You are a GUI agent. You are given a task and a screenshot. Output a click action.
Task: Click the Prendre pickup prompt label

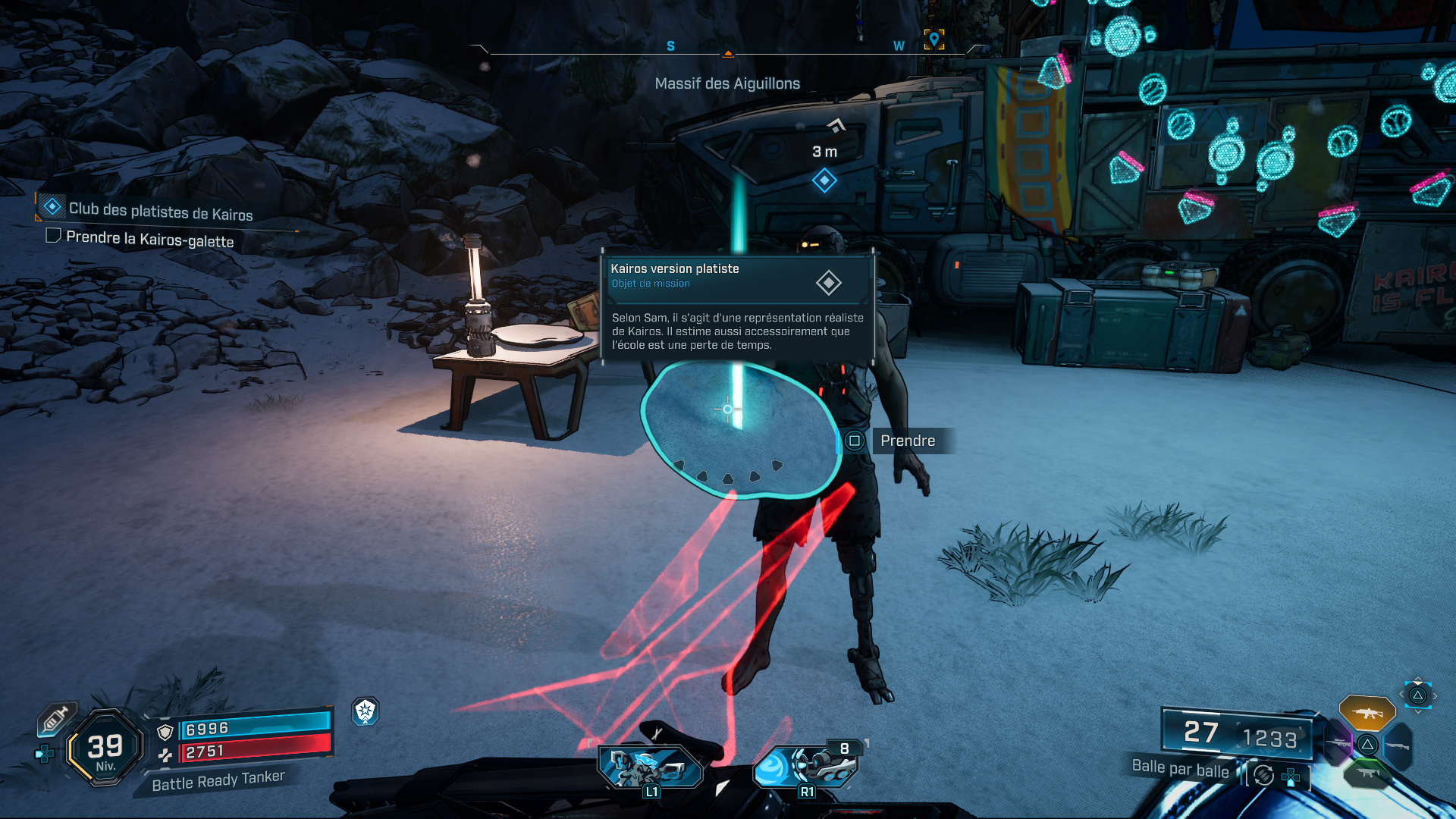(908, 441)
